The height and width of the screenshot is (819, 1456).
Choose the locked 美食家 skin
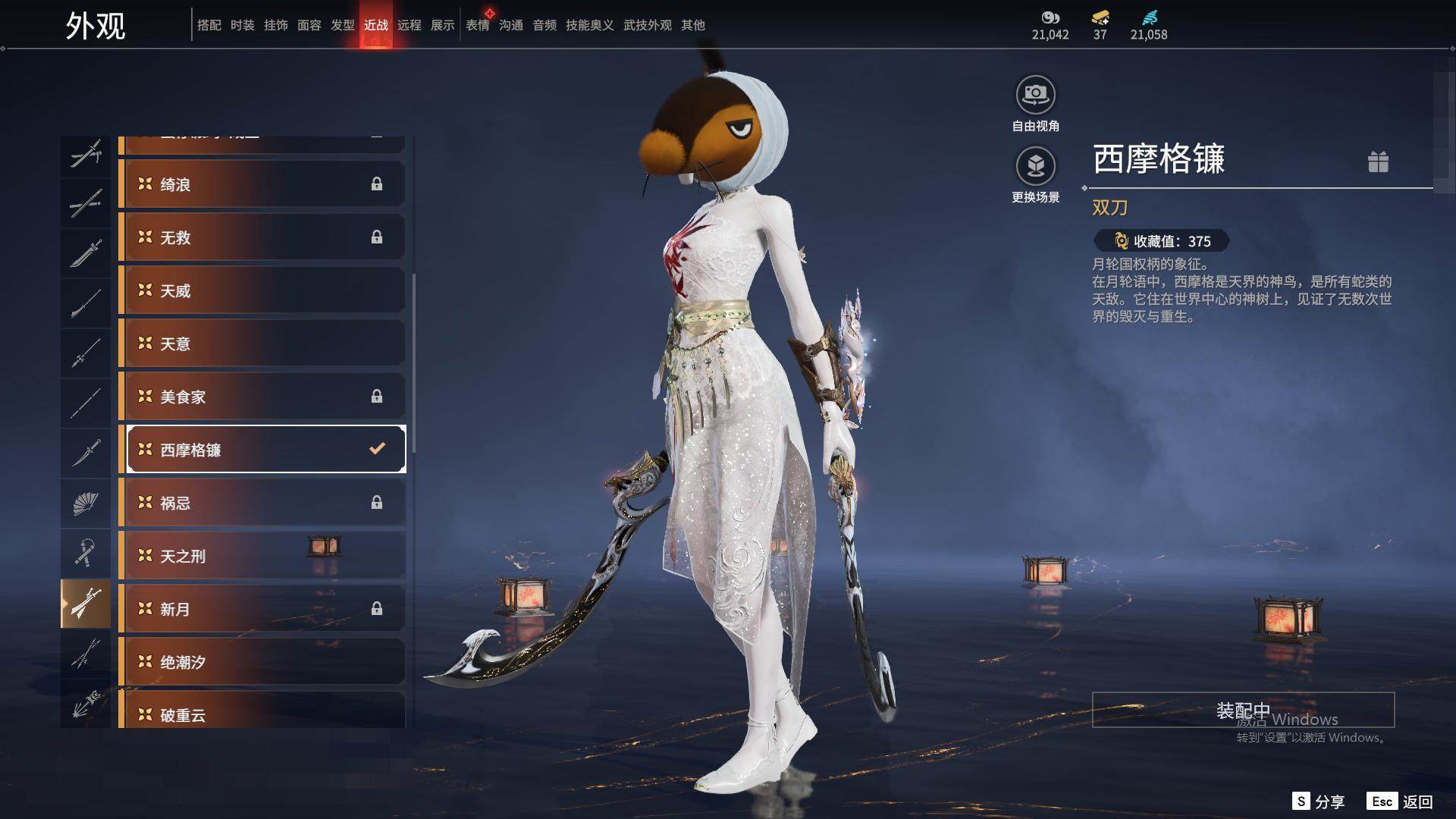pyautogui.click(x=262, y=397)
